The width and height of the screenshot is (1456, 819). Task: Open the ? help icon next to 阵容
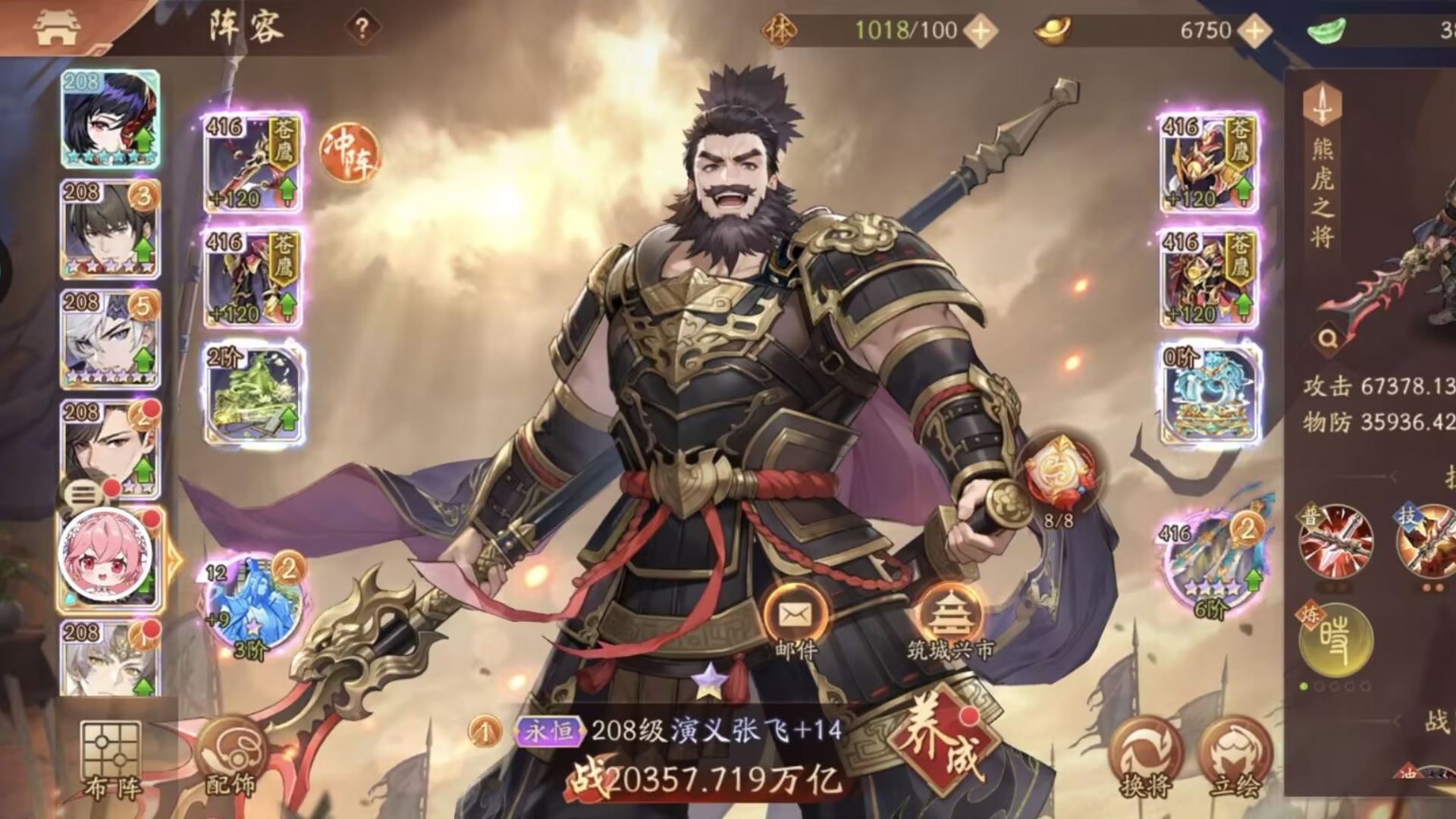click(x=362, y=26)
